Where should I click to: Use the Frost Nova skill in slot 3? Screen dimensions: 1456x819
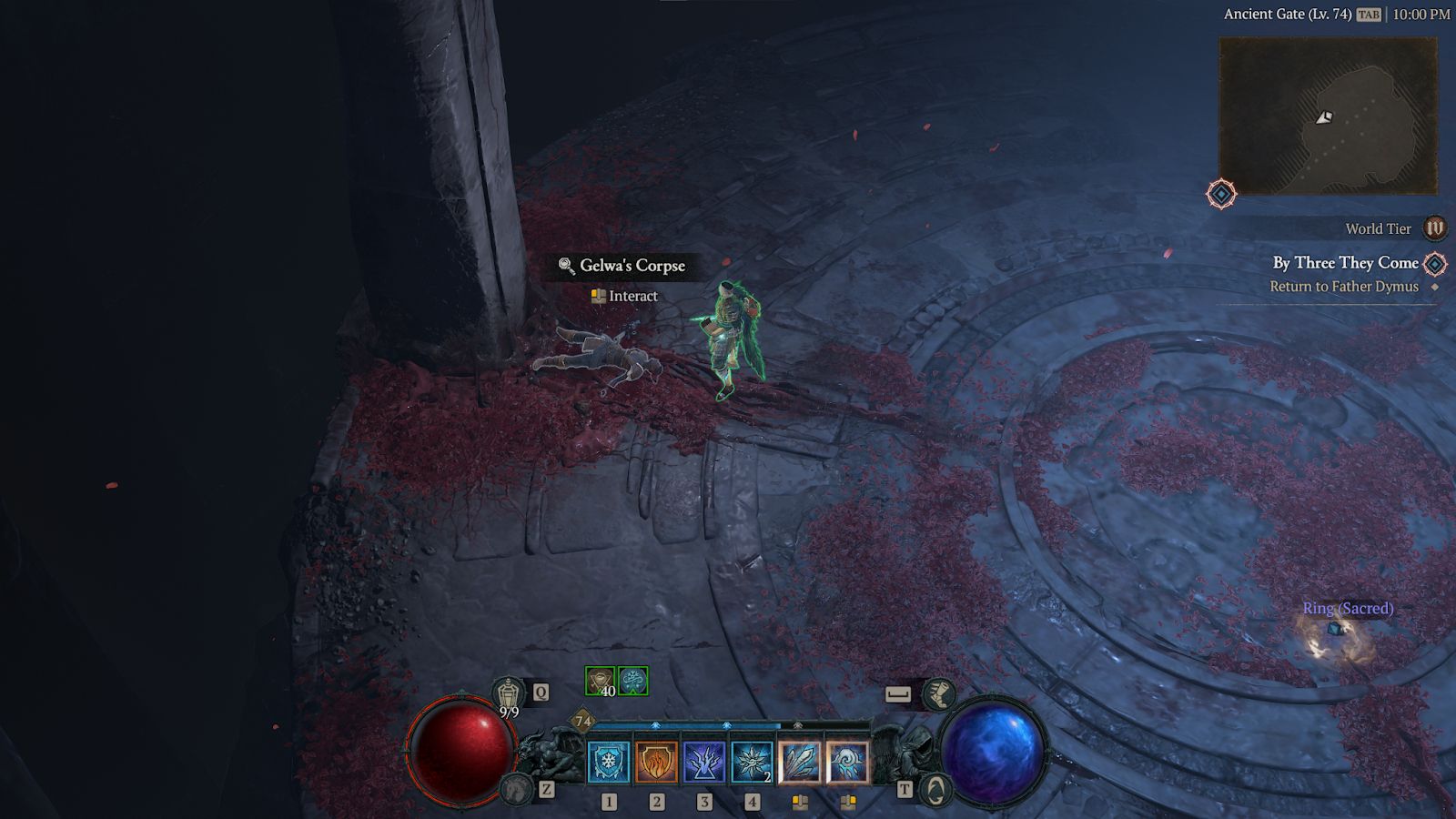[704, 763]
